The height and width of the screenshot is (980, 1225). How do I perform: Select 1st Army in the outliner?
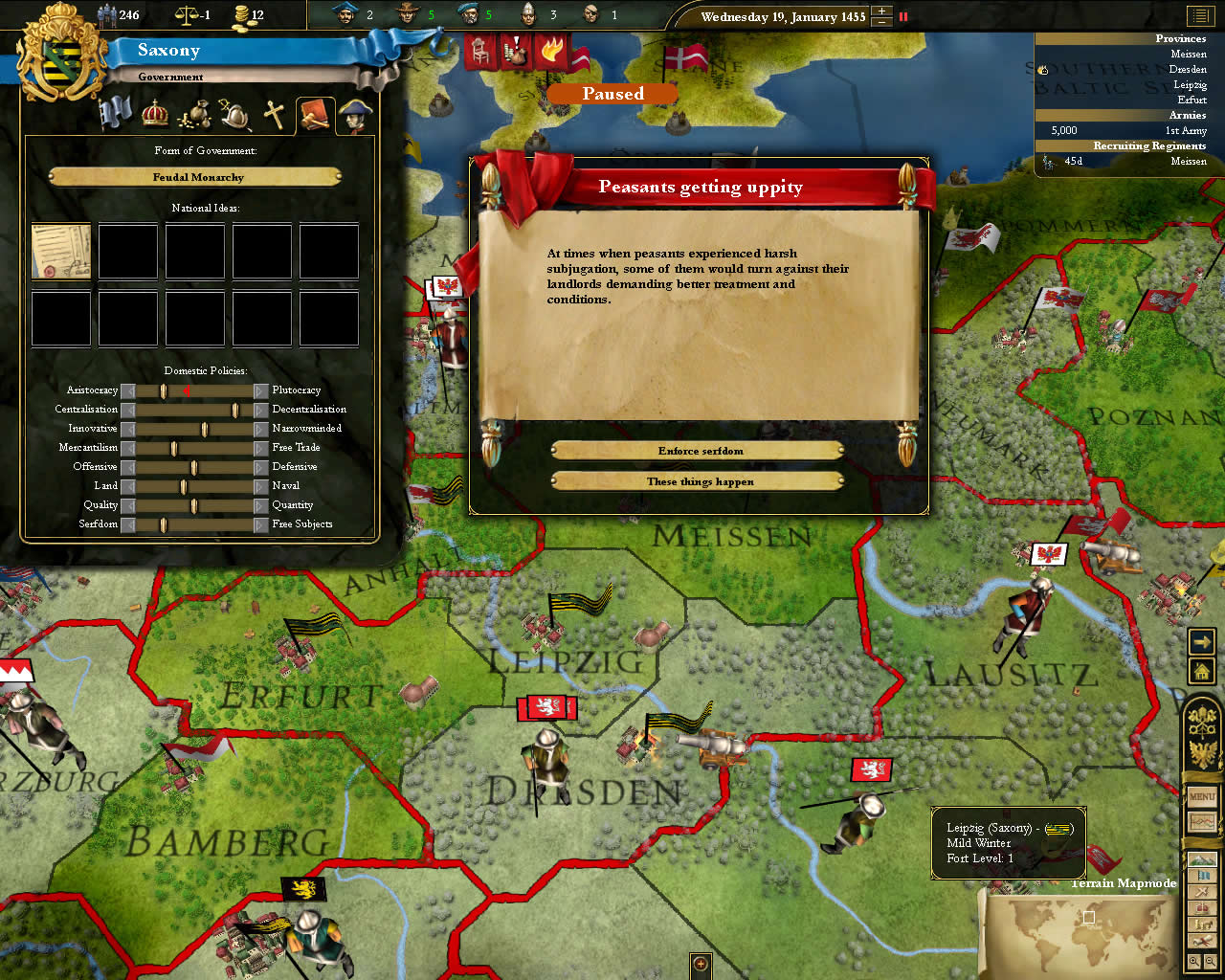point(1185,130)
